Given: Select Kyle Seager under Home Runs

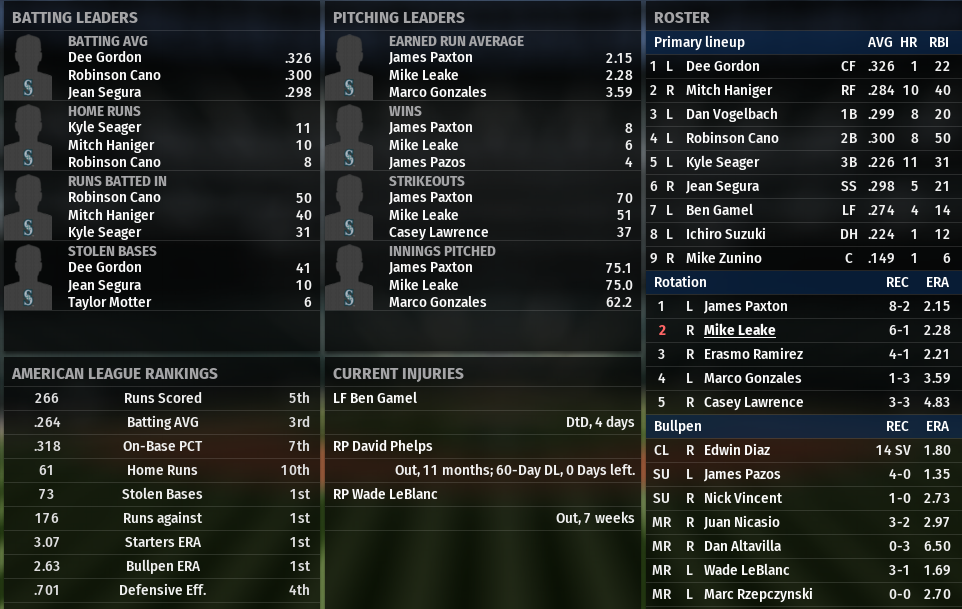Looking at the screenshot, I should point(104,128).
